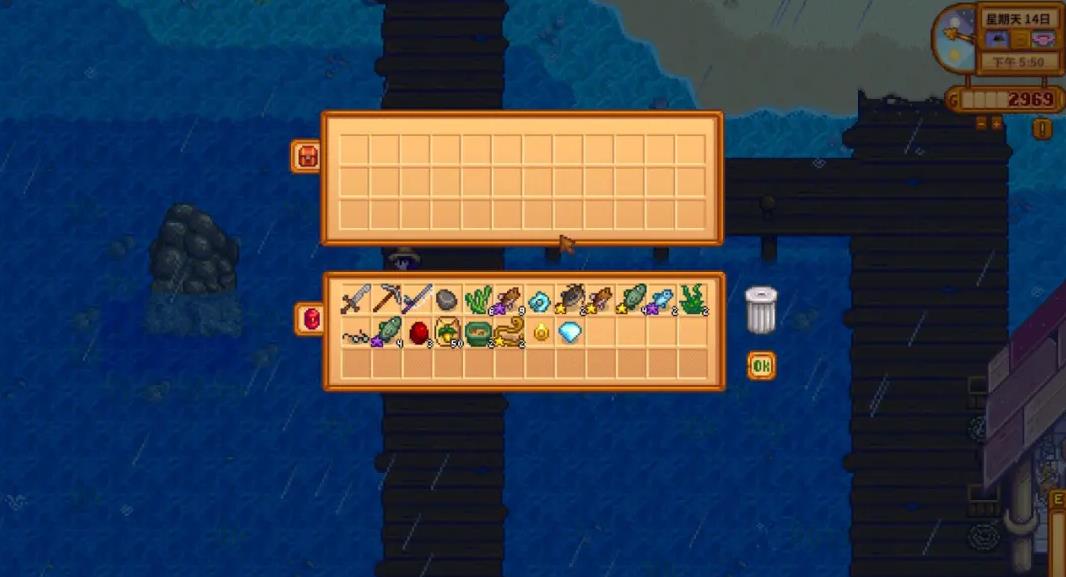Click the trash can
Screen dimensions: 1066x577
[761, 309]
